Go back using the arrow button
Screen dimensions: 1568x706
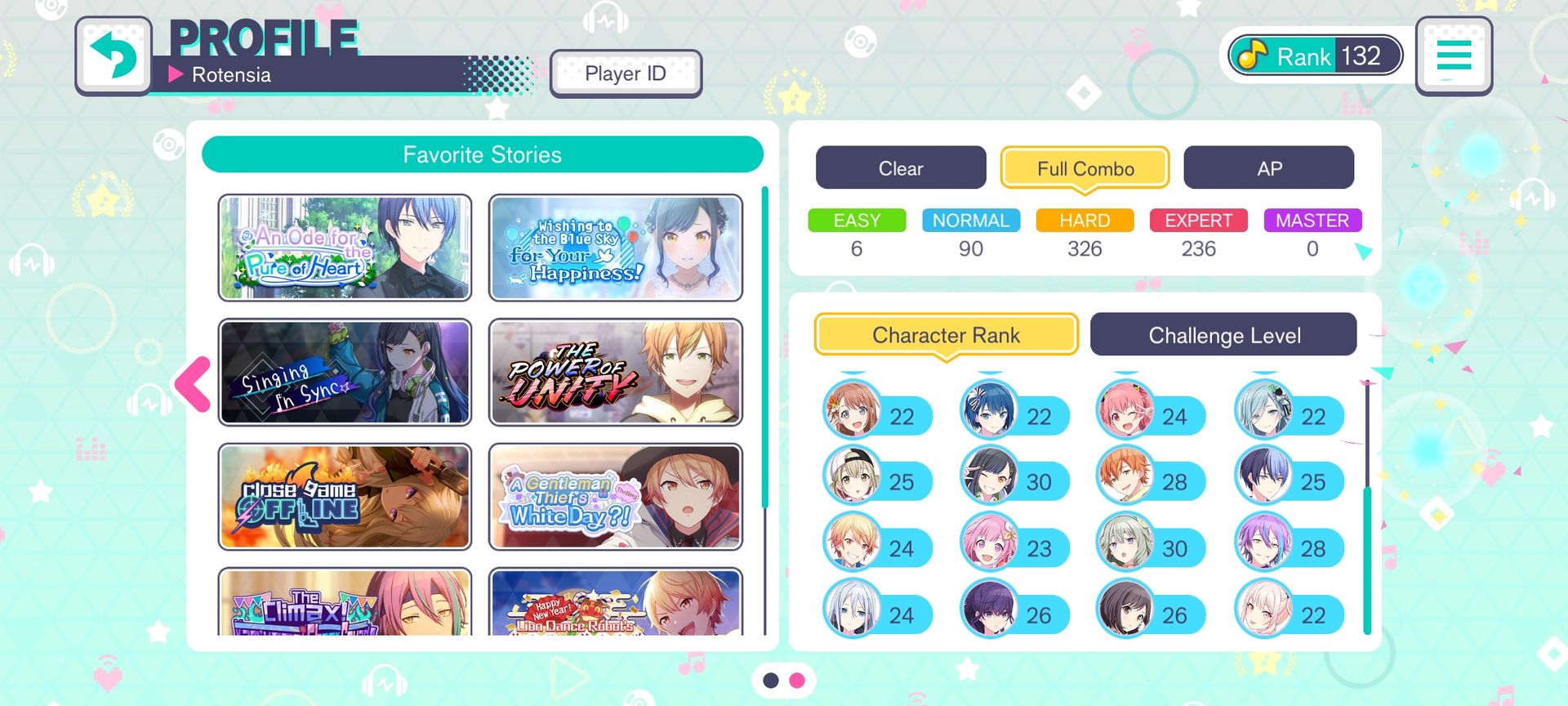(x=114, y=56)
